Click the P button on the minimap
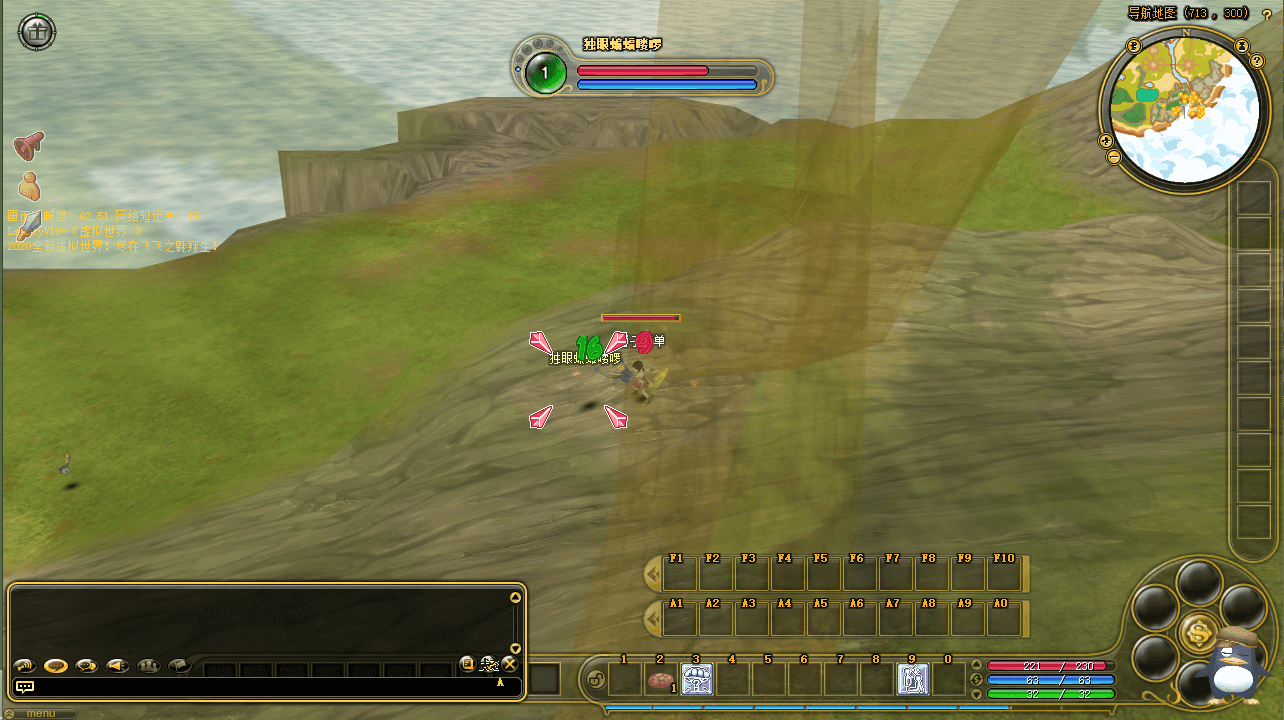This screenshot has height=720, width=1284. 1134,46
